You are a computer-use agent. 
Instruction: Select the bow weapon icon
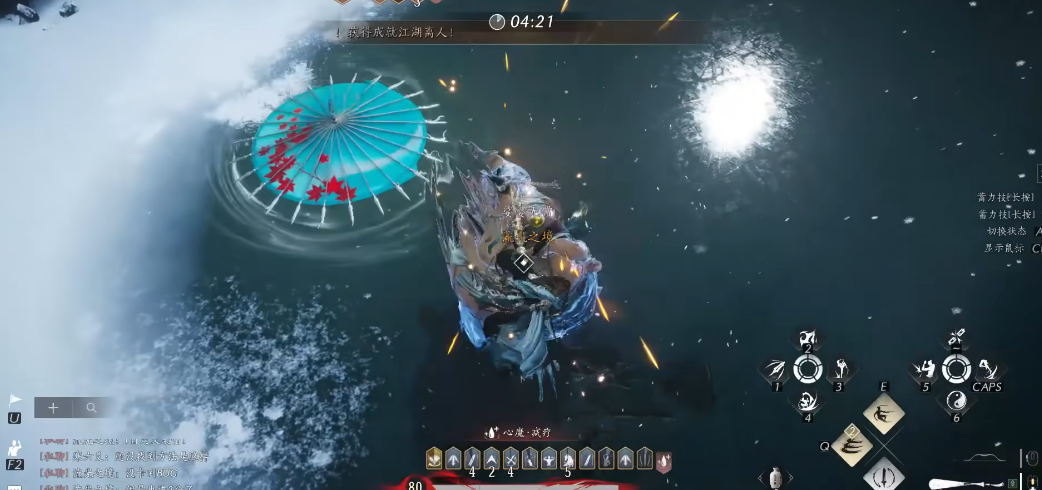[983, 459]
